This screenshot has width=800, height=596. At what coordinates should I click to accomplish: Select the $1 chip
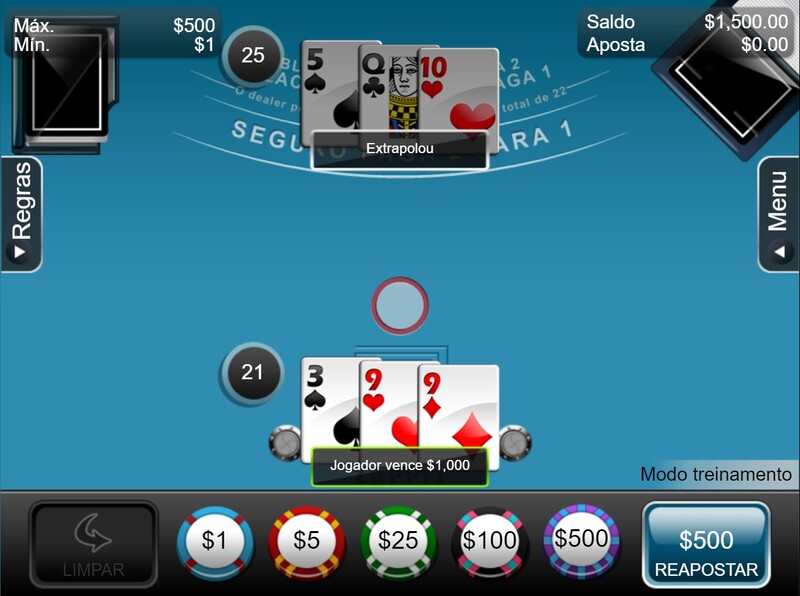coord(215,542)
